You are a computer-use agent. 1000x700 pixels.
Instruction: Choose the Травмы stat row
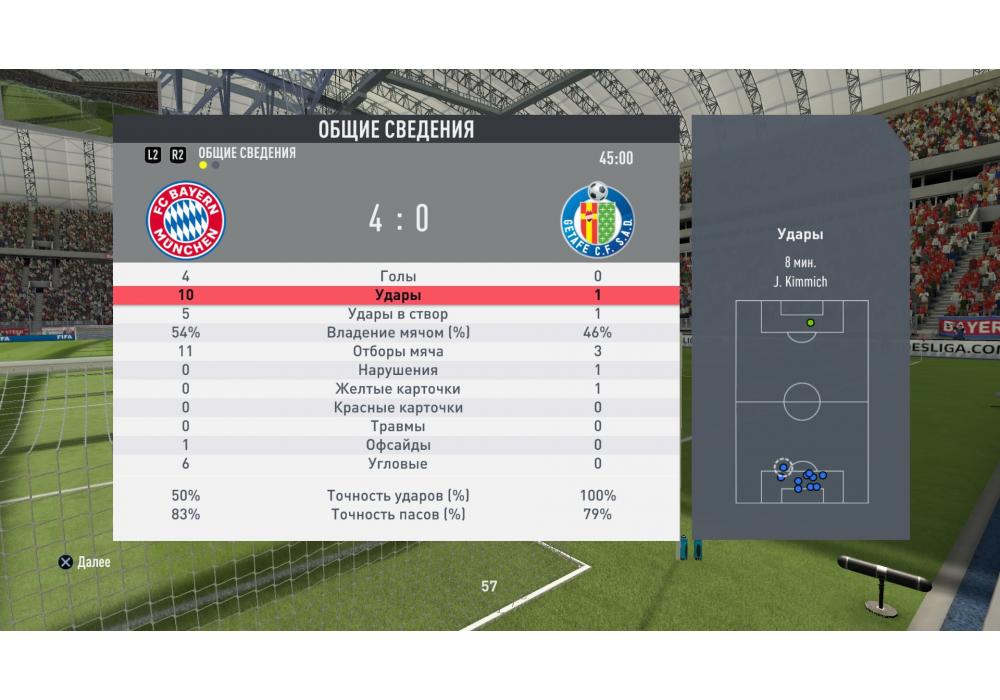click(397, 426)
